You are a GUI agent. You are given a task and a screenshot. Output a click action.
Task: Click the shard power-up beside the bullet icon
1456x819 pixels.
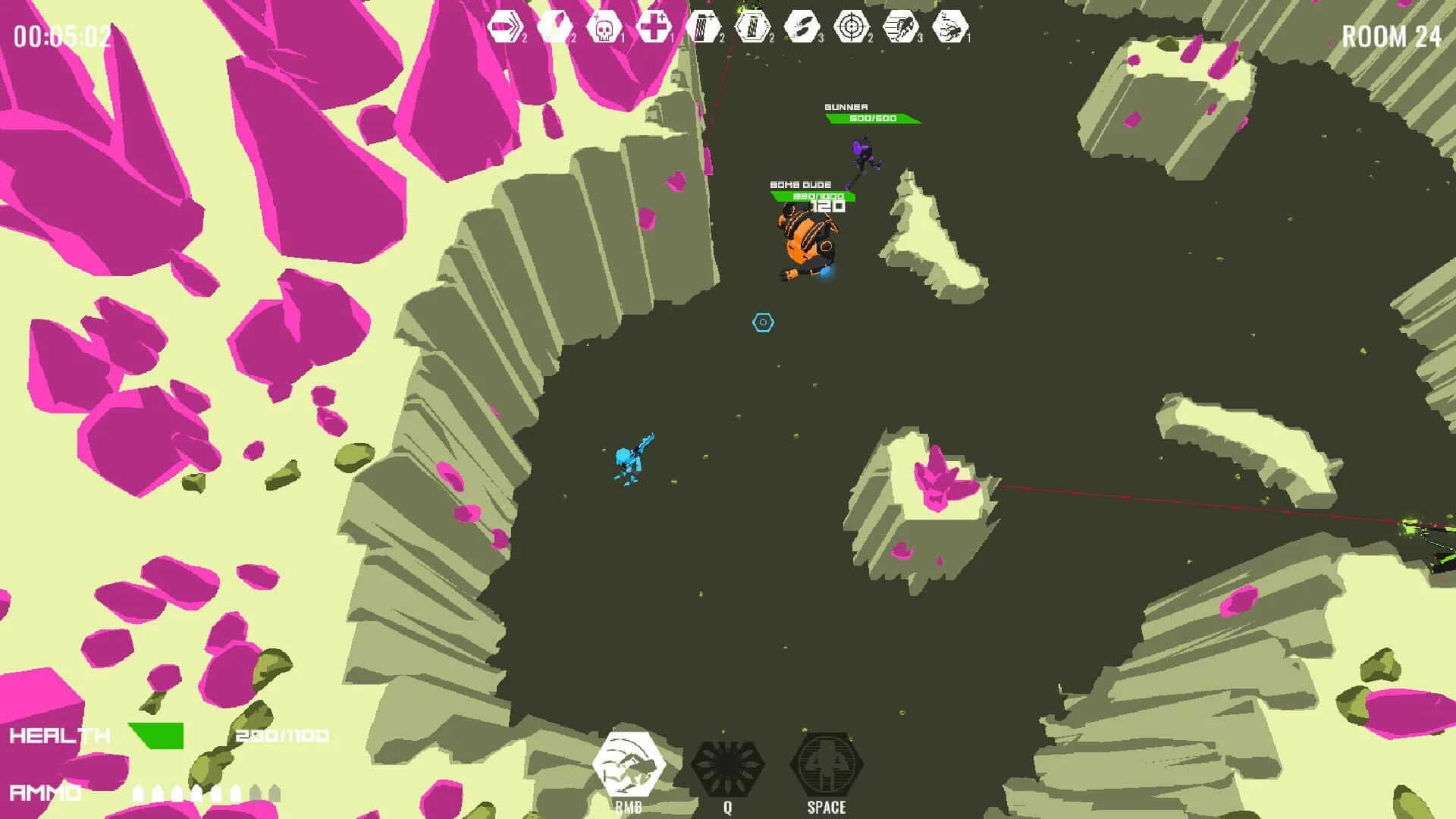pyautogui.click(x=554, y=24)
